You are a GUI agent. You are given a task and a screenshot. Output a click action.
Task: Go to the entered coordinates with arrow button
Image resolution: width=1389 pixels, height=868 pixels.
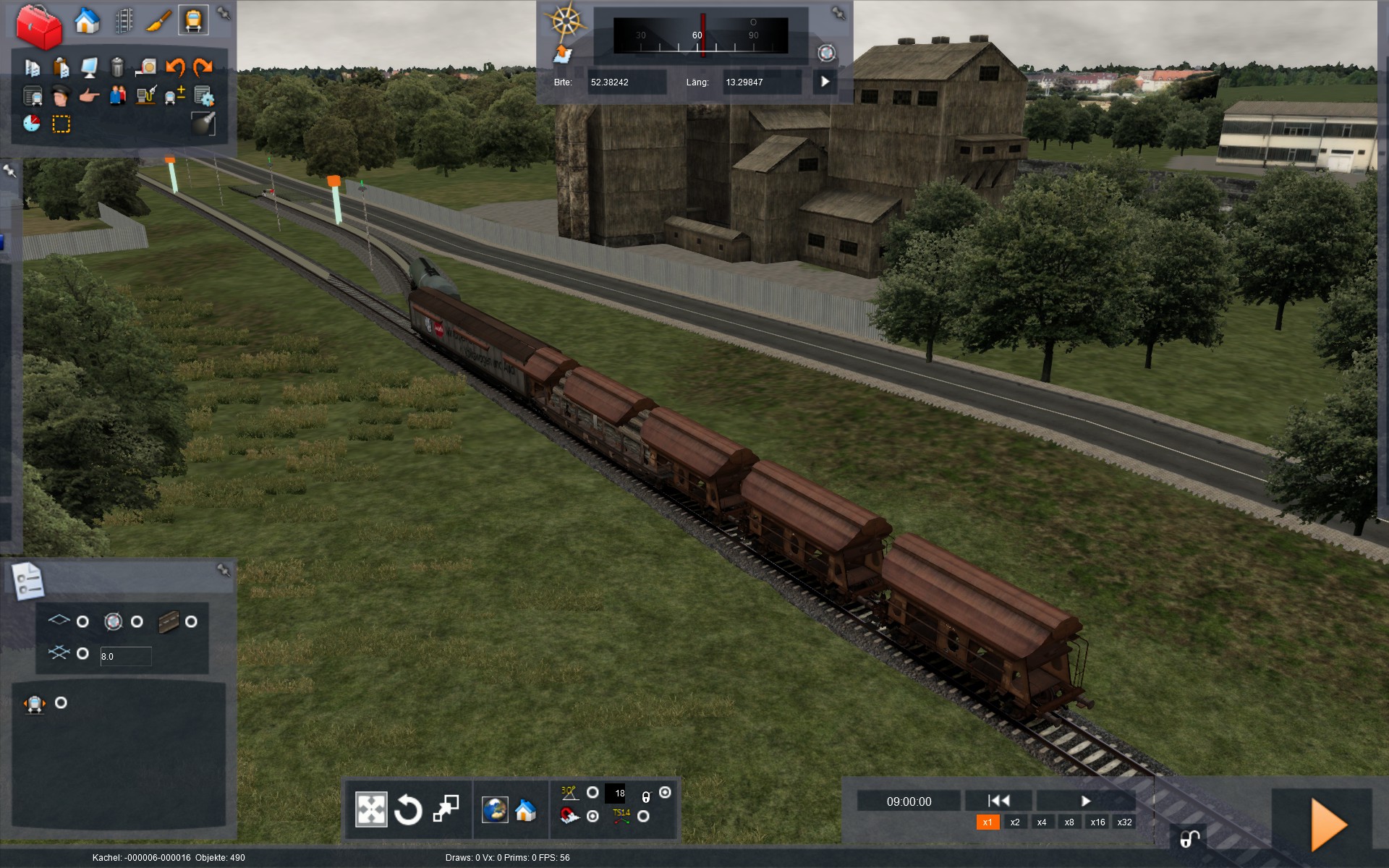[x=825, y=82]
